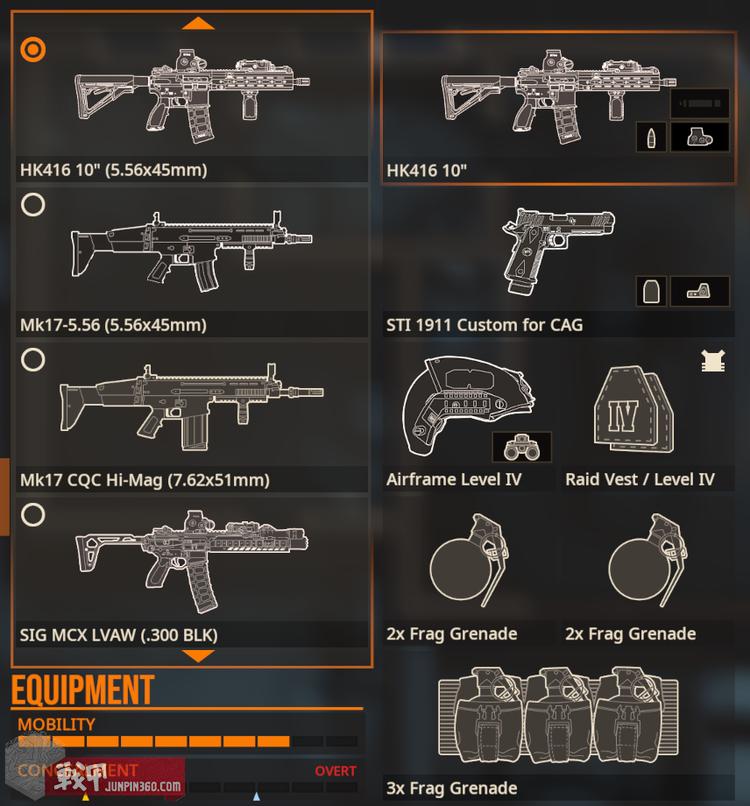750x806 pixels.
Task: Select the Mk17-5.56 rifle radio button
Action: [33, 205]
